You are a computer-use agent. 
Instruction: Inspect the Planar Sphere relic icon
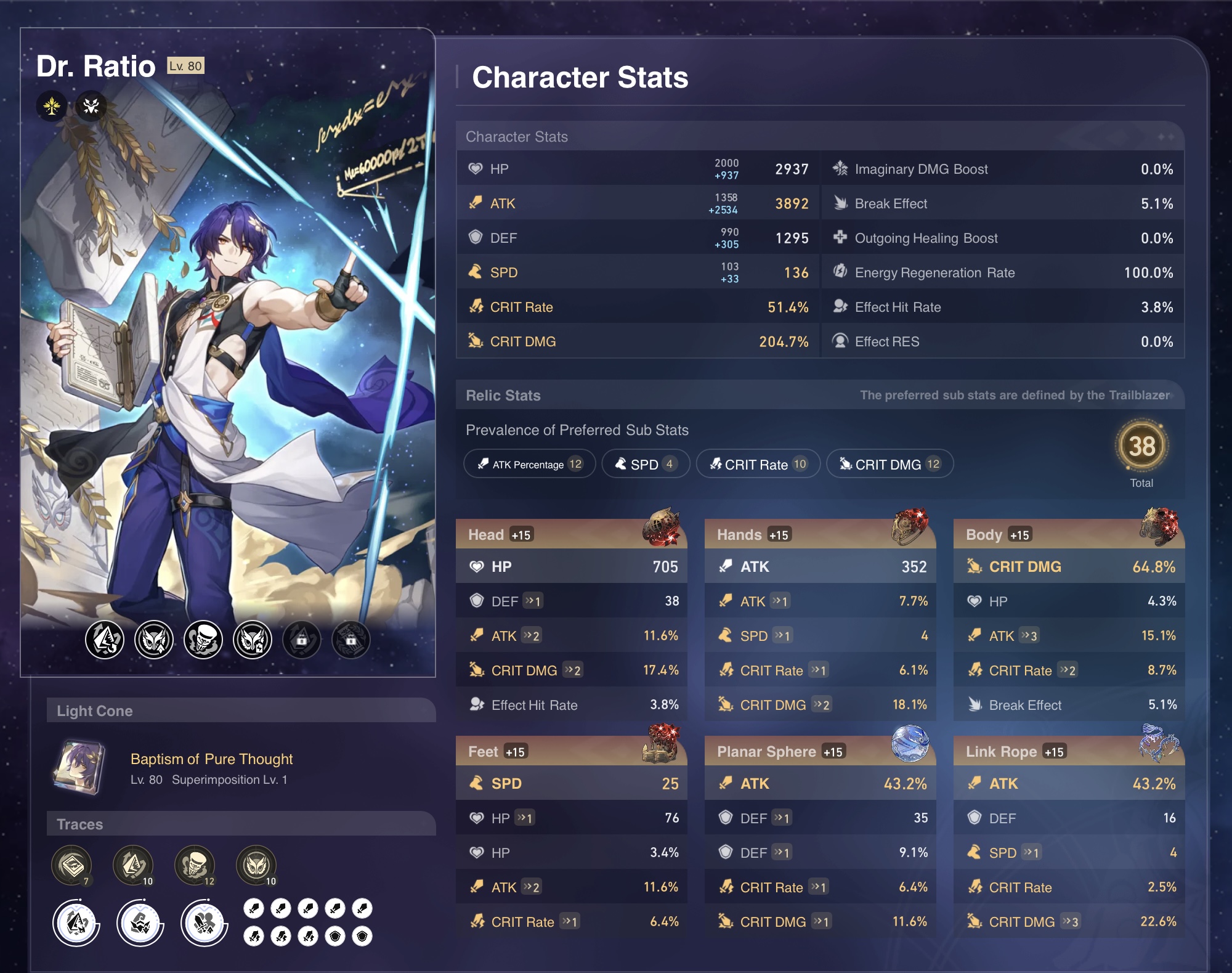910,743
